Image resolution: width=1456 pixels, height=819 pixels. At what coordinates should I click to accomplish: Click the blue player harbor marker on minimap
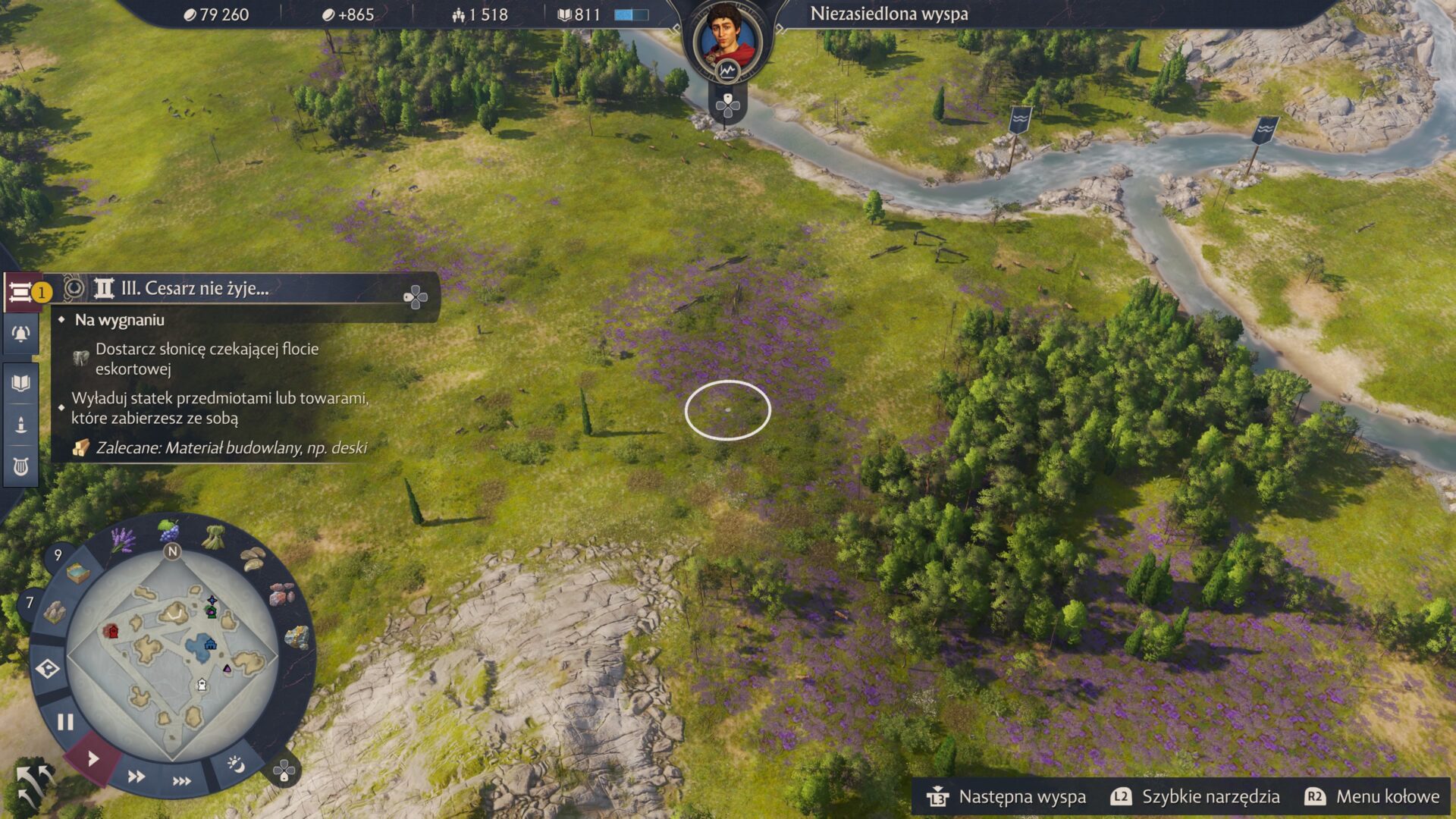click(210, 645)
